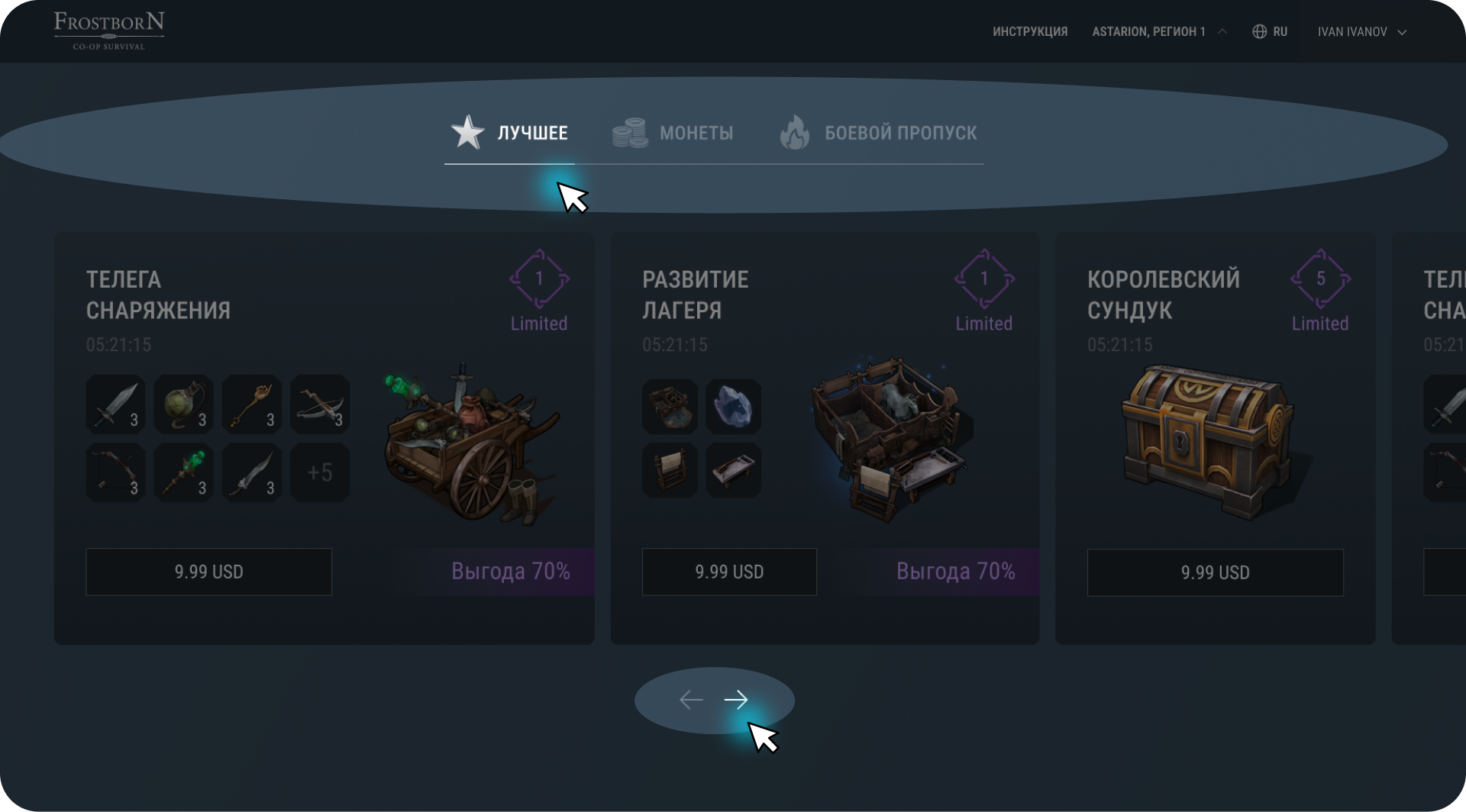Image resolution: width=1466 pixels, height=812 pixels.
Task: Go back with the left arrow
Action: 691,699
